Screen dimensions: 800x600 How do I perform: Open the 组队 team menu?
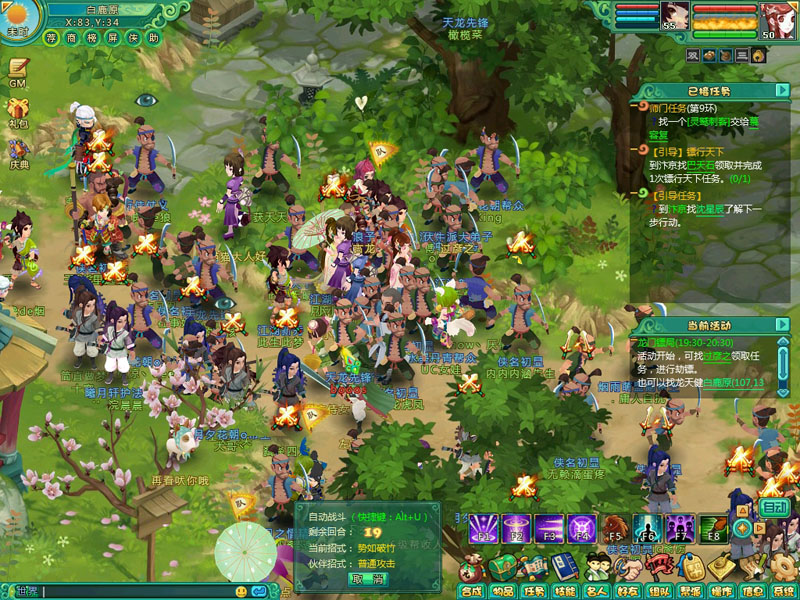coord(659,591)
